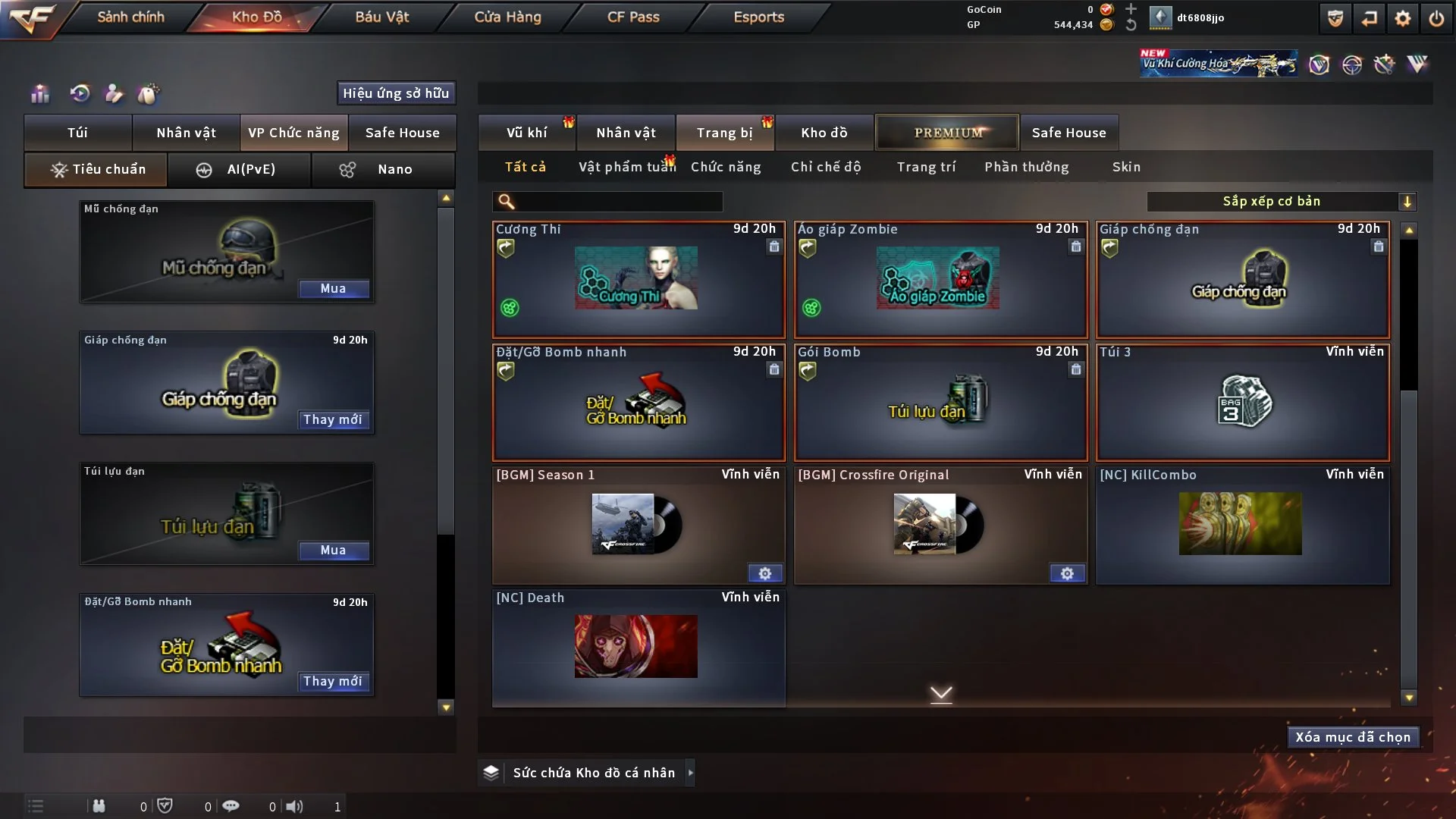The width and height of the screenshot is (1456, 819).
Task: Expand Sức chứa Kho đồ cá nhân
Action: click(x=690, y=773)
